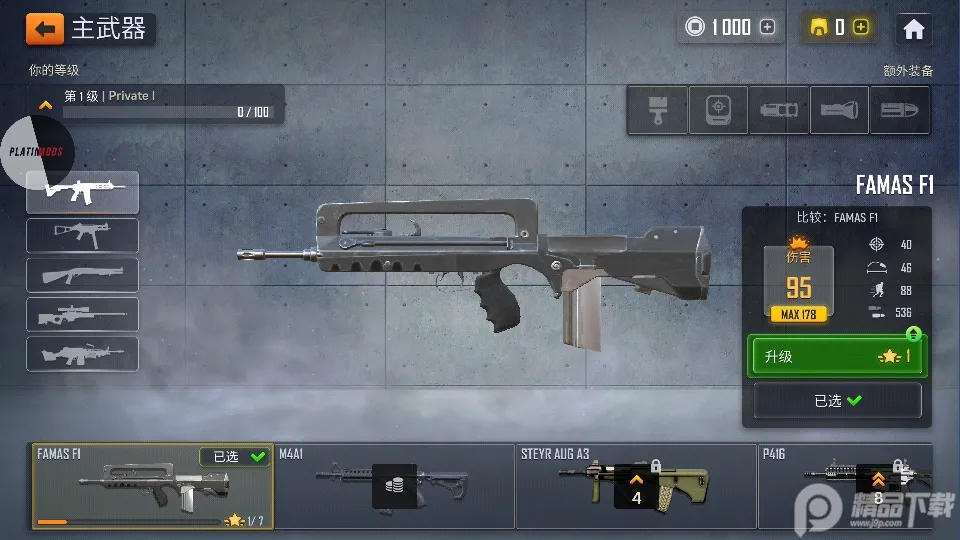Open the sight scope equipment slot
This screenshot has height=540, width=960.
coord(718,110)
